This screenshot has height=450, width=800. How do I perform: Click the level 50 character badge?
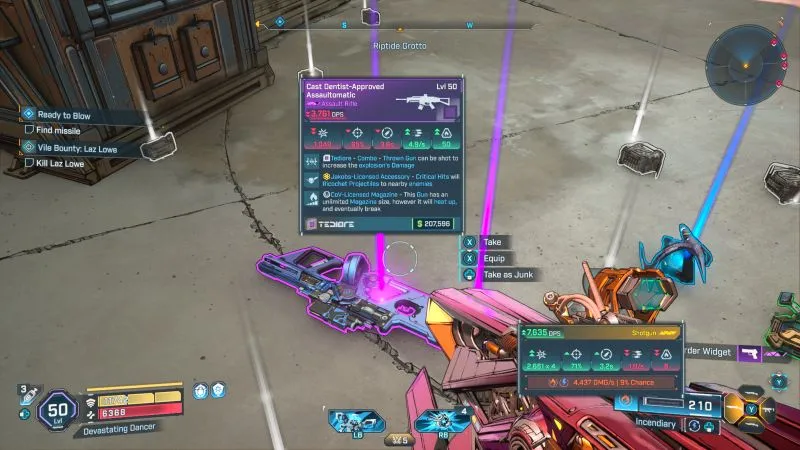(55, 410)
